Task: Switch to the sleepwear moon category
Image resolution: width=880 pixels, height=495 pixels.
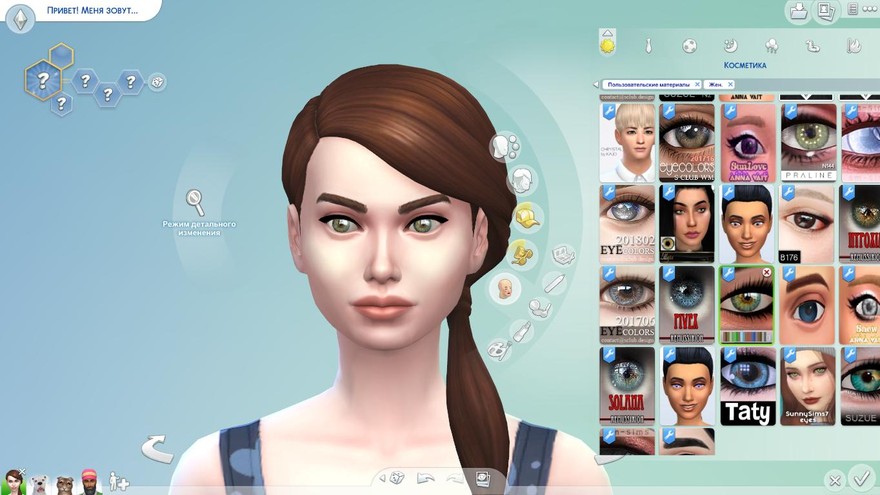Action: [730, 46]
